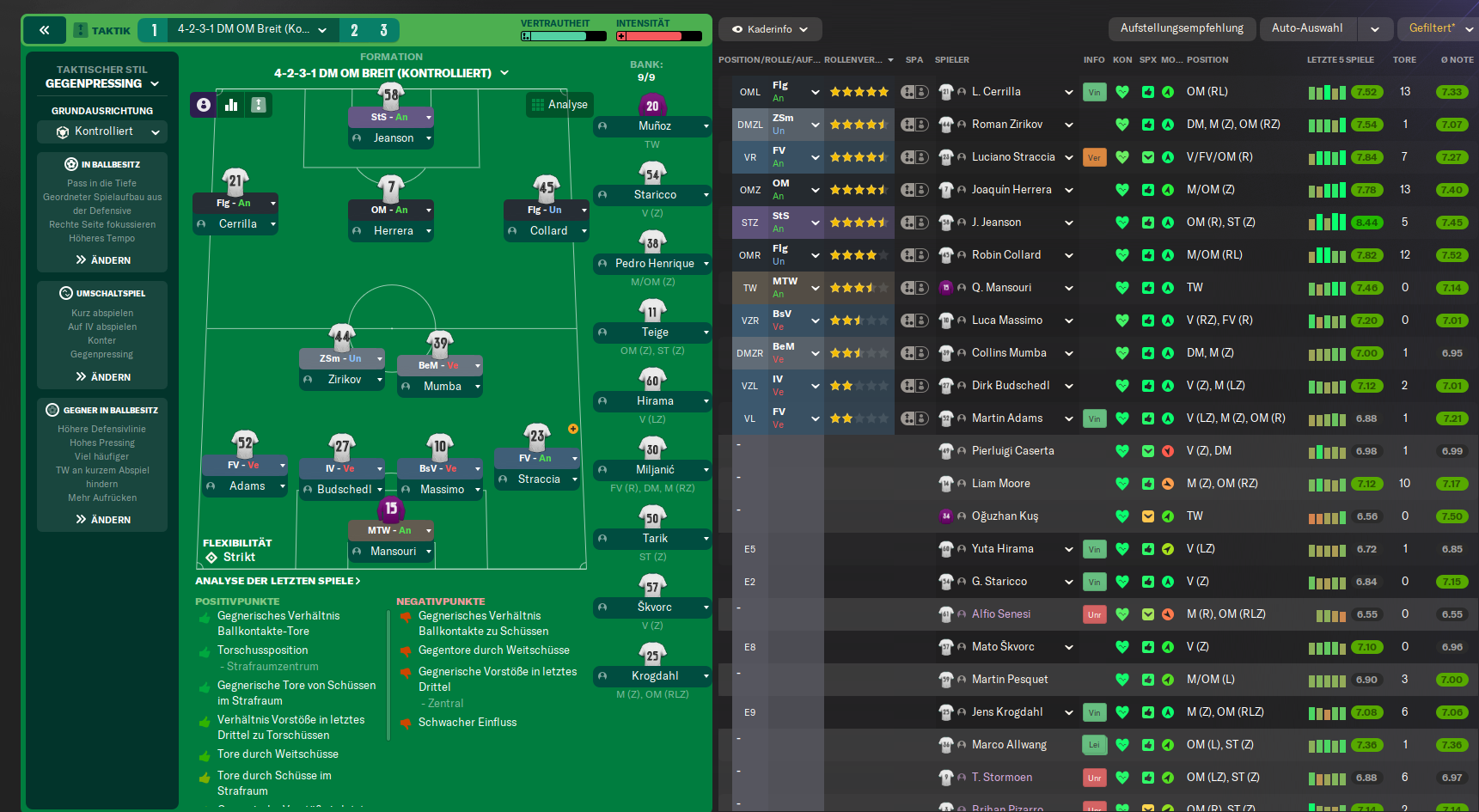Switch to tactic slot 2 tab
Viewport: 1479px width, 812px height.
[354, 28]
